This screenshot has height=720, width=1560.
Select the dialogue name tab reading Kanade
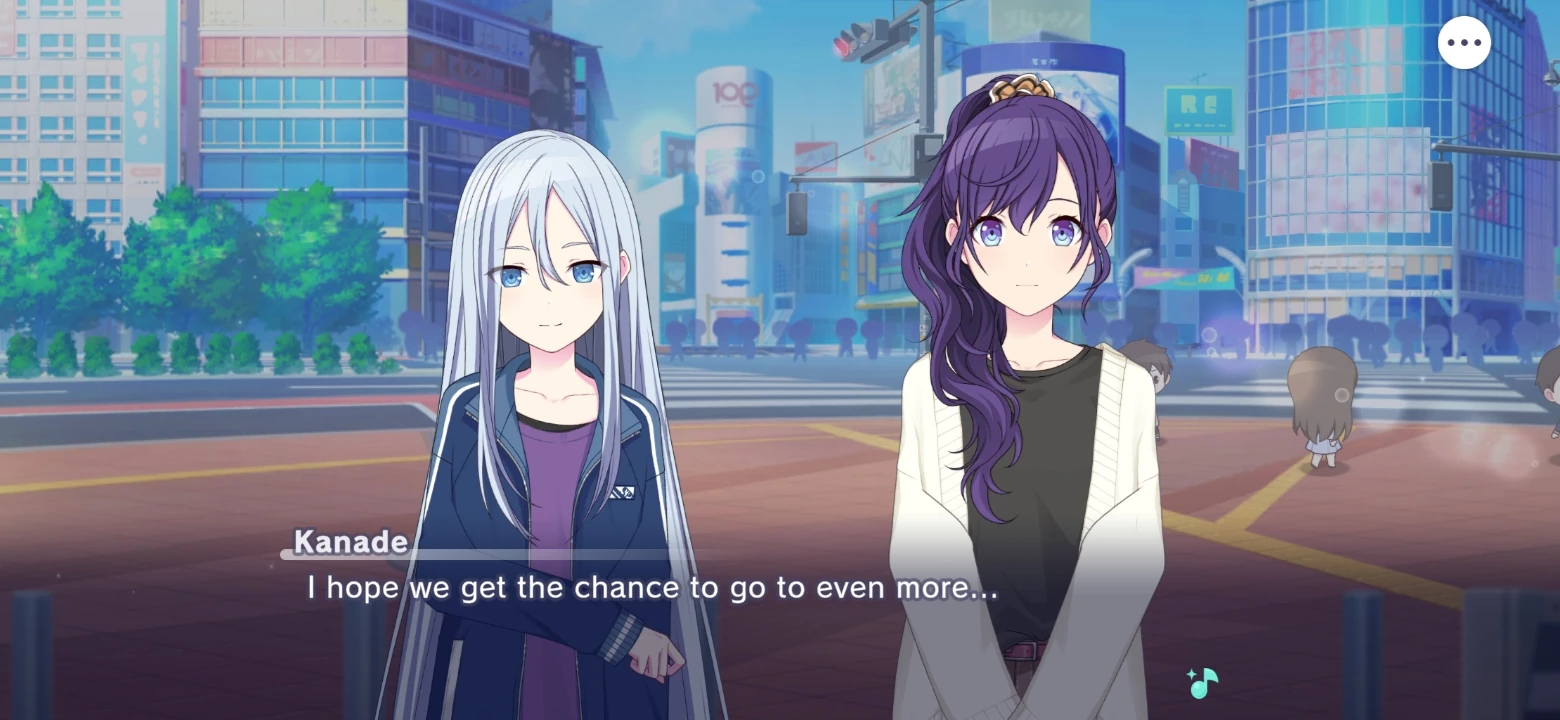[348, 541]
